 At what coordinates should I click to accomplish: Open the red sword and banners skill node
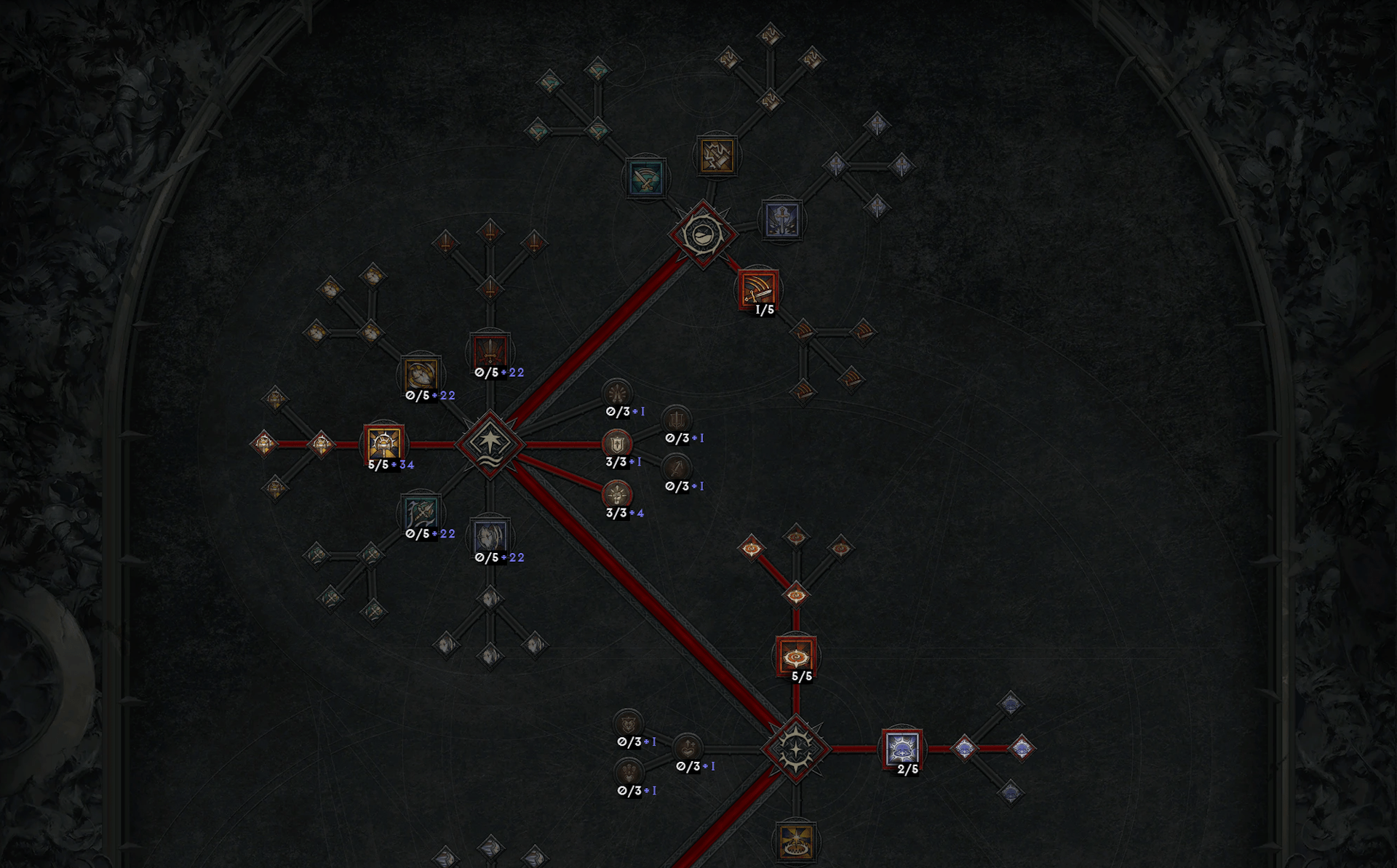tap(490, 351)
